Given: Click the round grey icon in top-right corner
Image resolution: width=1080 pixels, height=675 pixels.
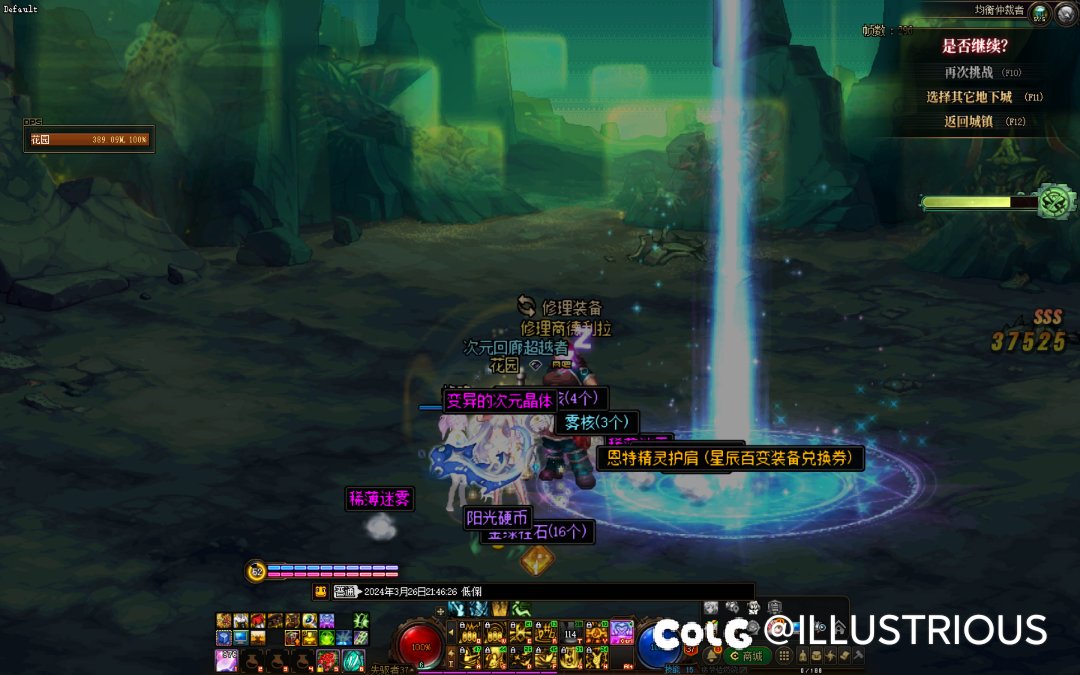Looking at the screenshot, I should [x=1066, y=12].
